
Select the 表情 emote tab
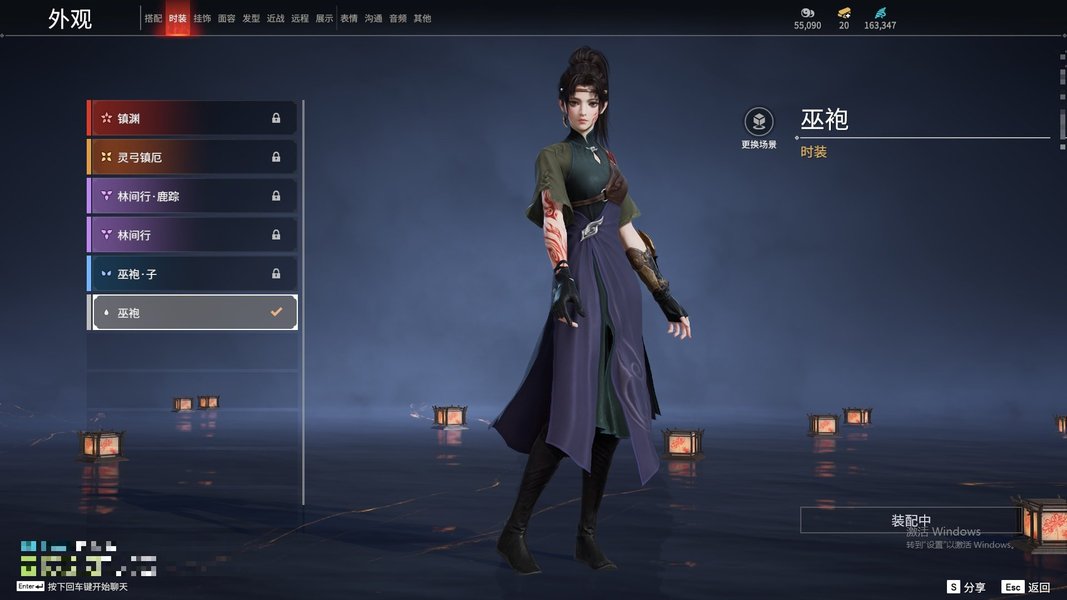pos(349,19)
